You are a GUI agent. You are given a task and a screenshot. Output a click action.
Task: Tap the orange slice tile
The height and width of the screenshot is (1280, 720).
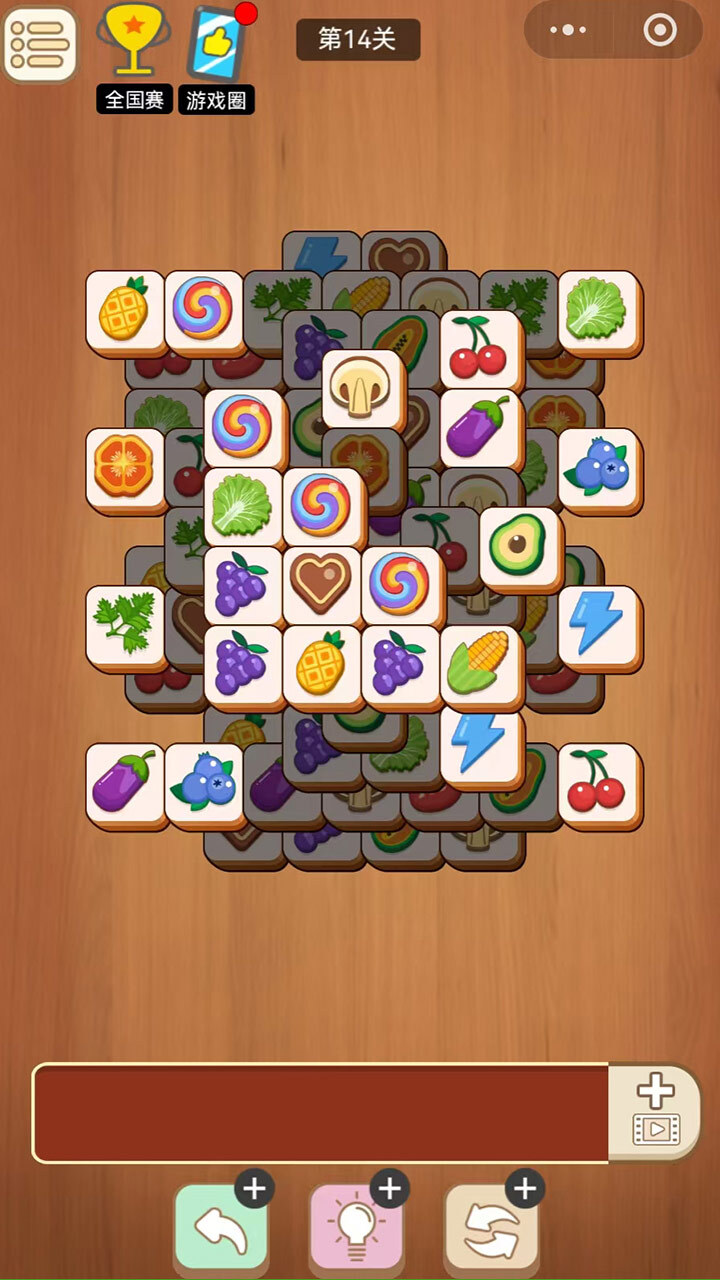(x=125, y=466)
